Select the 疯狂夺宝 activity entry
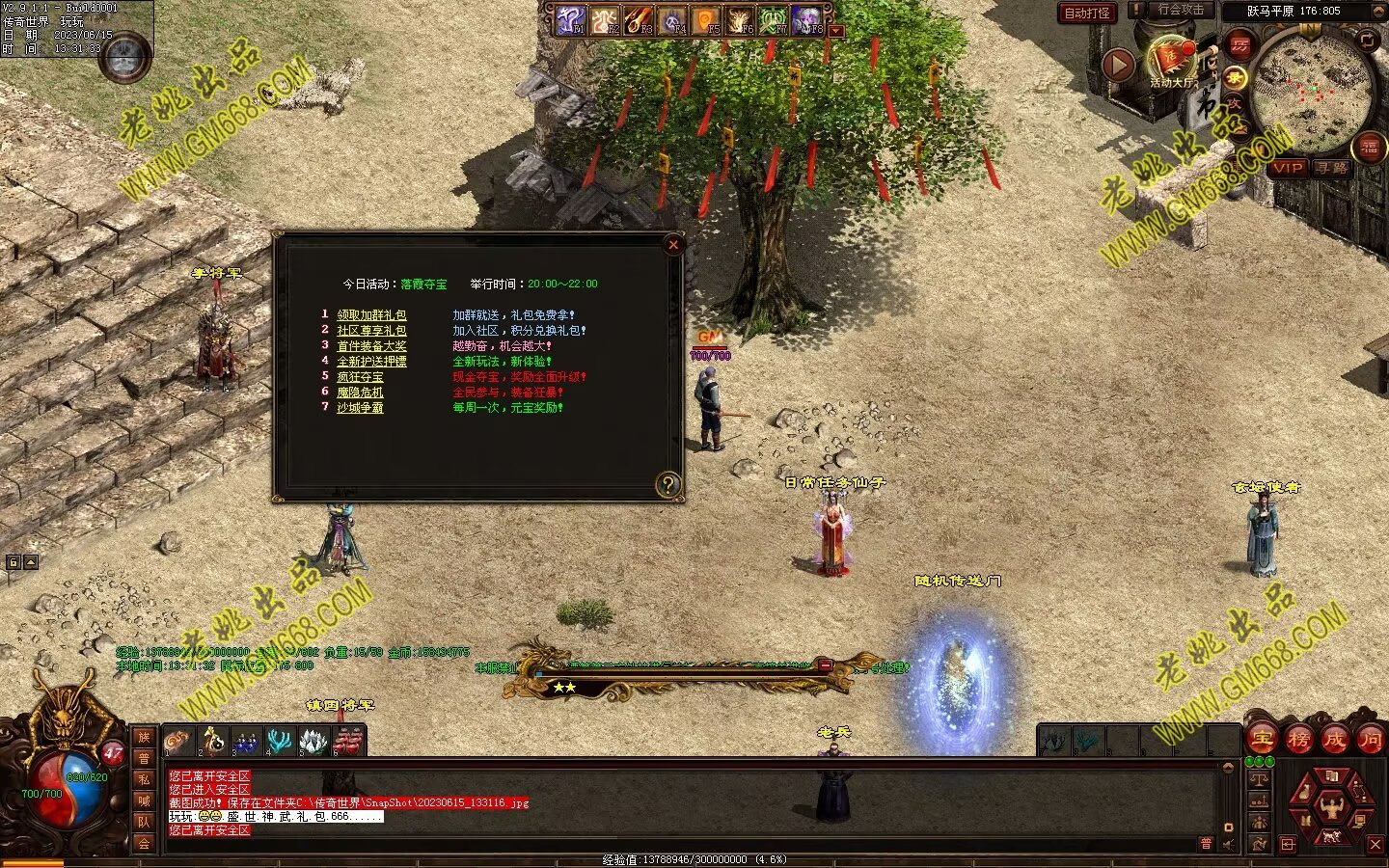 point(360,377)
